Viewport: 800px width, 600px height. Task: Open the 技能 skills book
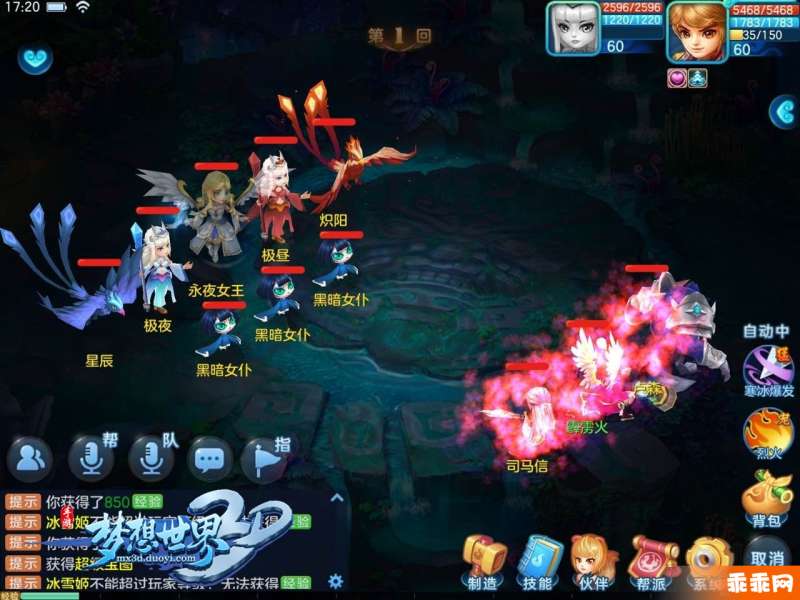point(538,560)
